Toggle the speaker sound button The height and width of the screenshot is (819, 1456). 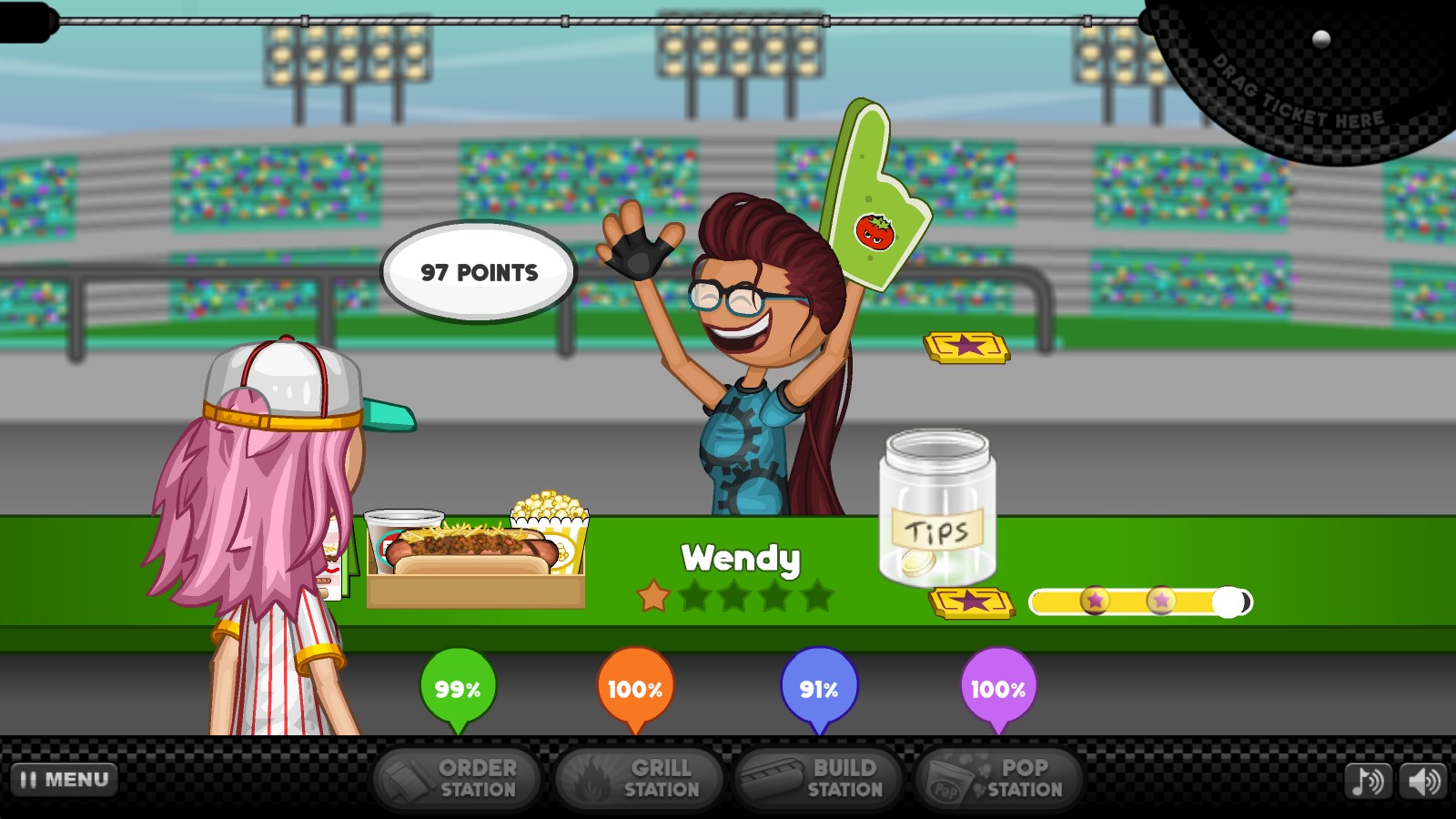coord(1423,781)
